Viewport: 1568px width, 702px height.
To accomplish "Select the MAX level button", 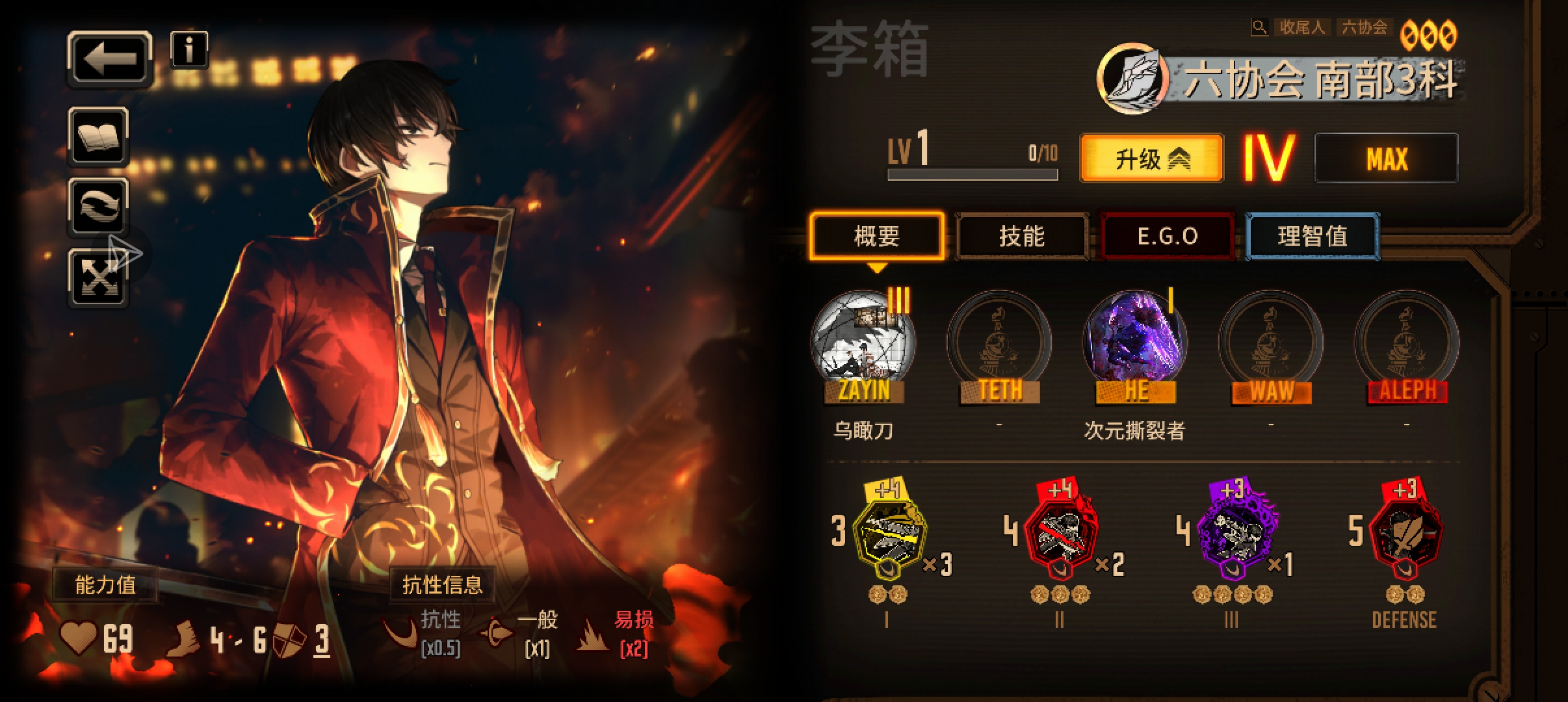I will click(x=1386, y=159).
